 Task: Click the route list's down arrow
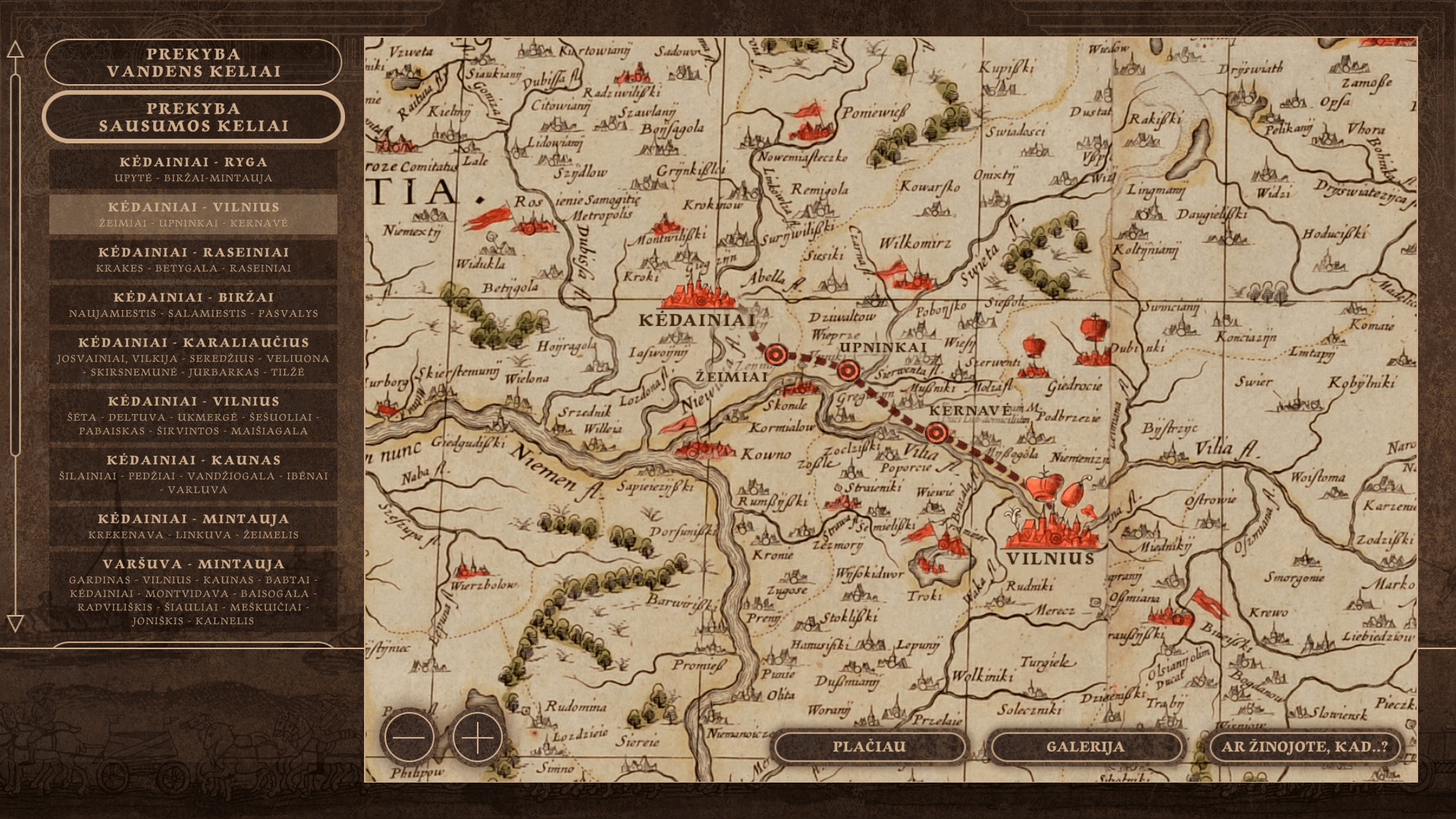pos(15,624)
